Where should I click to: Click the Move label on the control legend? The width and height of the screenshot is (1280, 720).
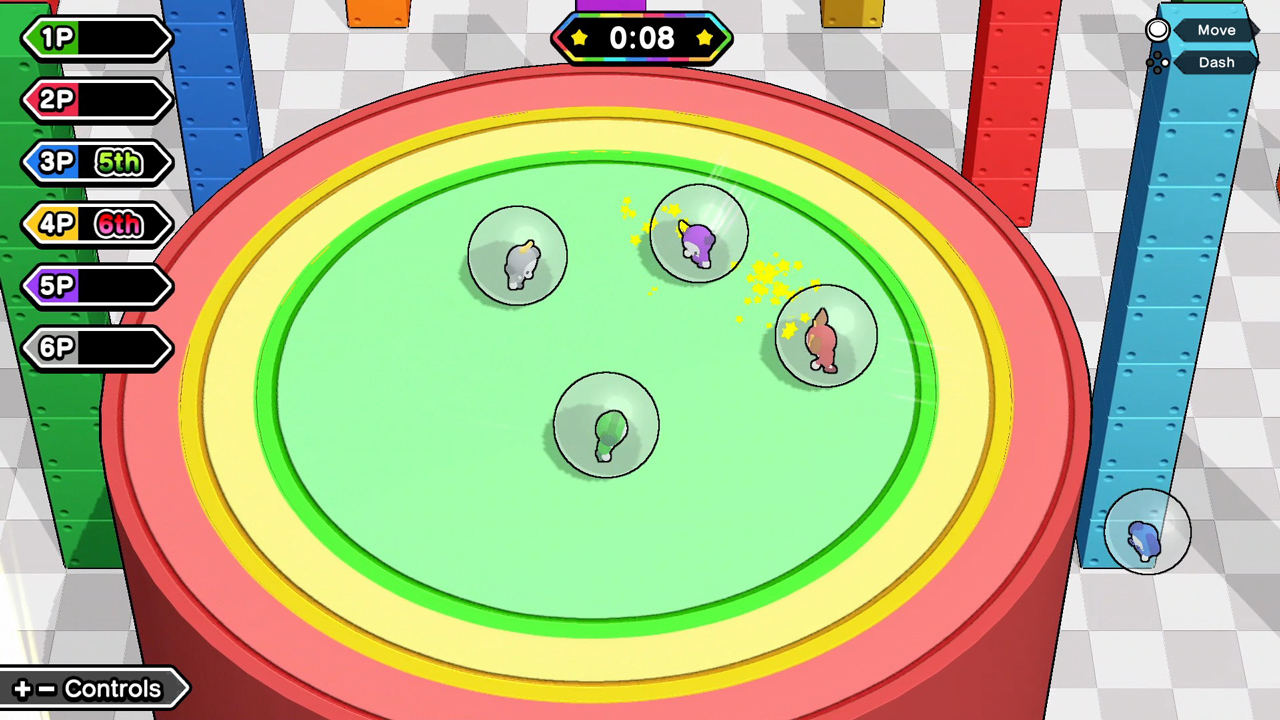[1216, 30]
